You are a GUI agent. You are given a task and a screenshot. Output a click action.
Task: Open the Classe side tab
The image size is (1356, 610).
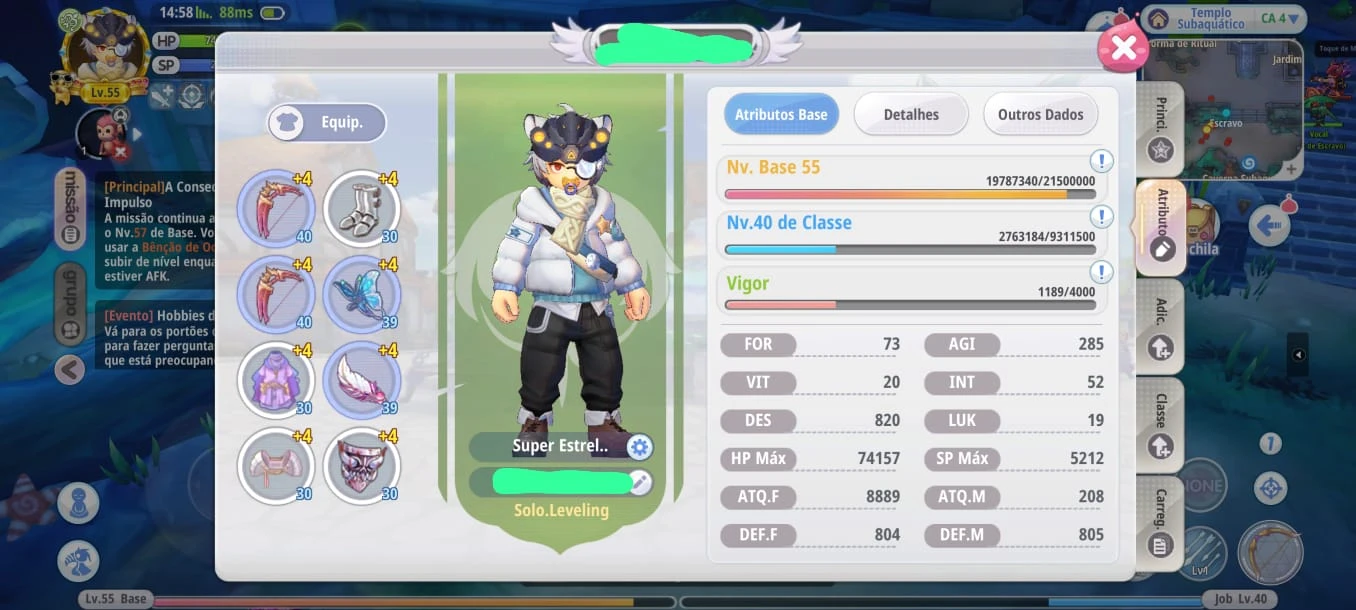(1160, 425)
